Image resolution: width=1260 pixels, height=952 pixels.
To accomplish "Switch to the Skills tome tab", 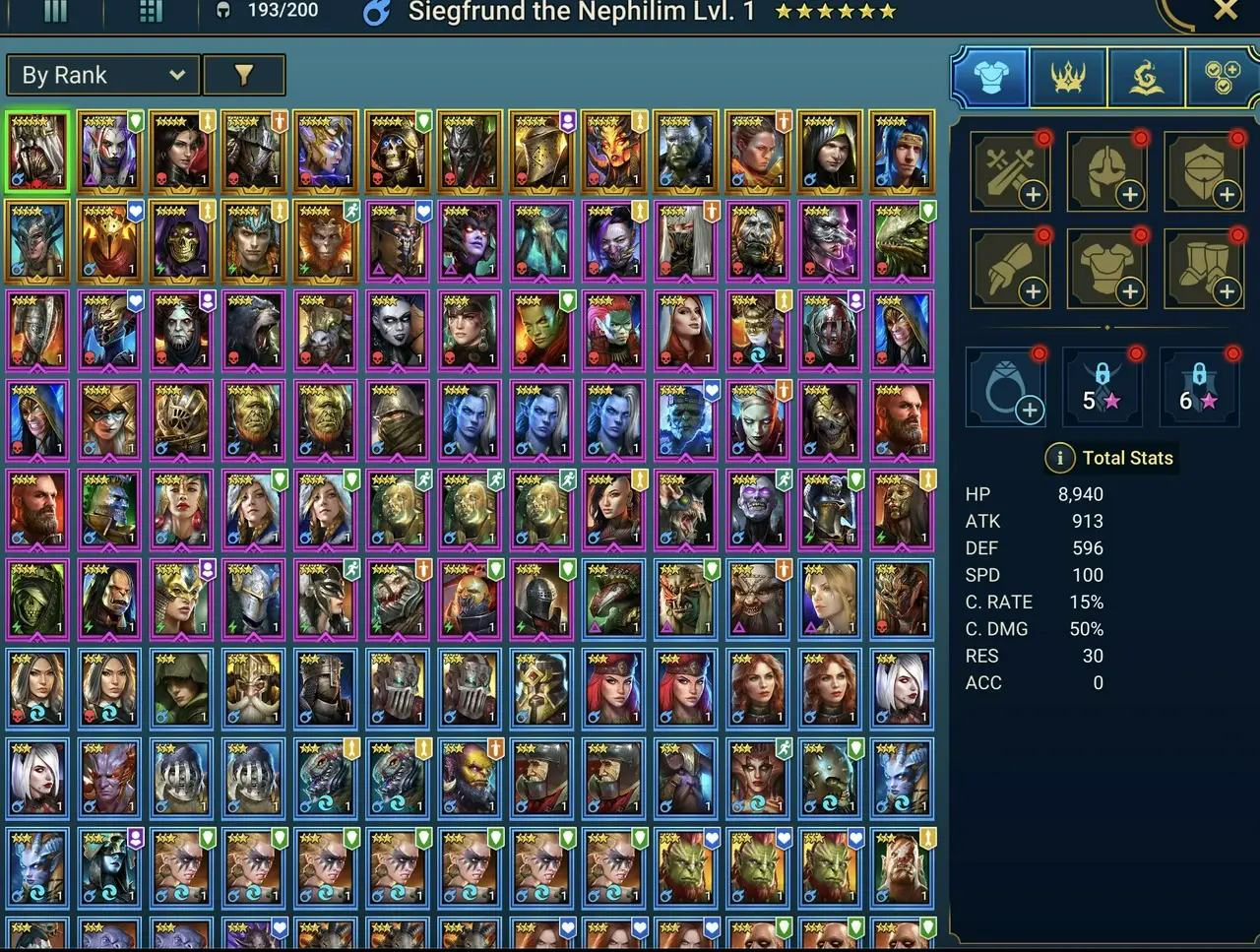I will pyautogui.click(x=1145, y=76).
